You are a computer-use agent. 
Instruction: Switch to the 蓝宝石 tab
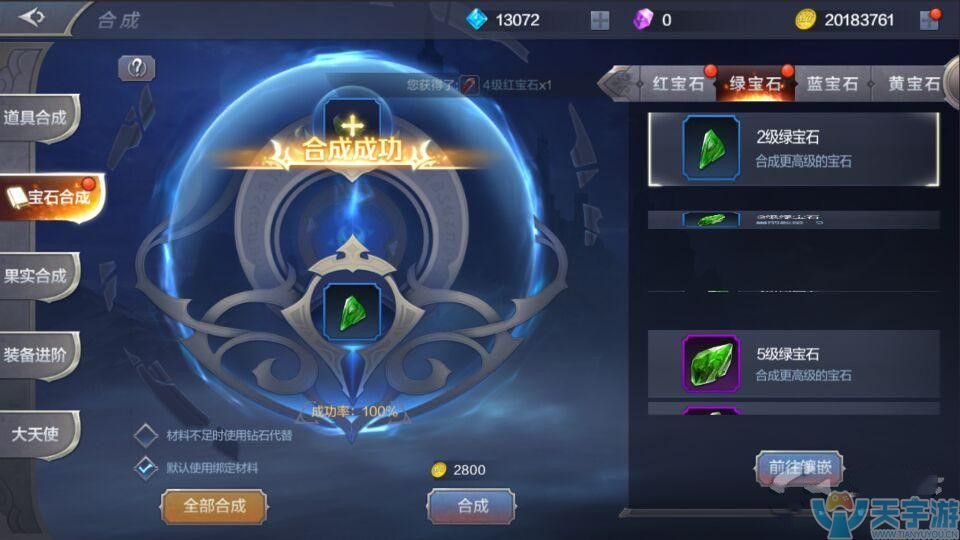pos(832,84)
